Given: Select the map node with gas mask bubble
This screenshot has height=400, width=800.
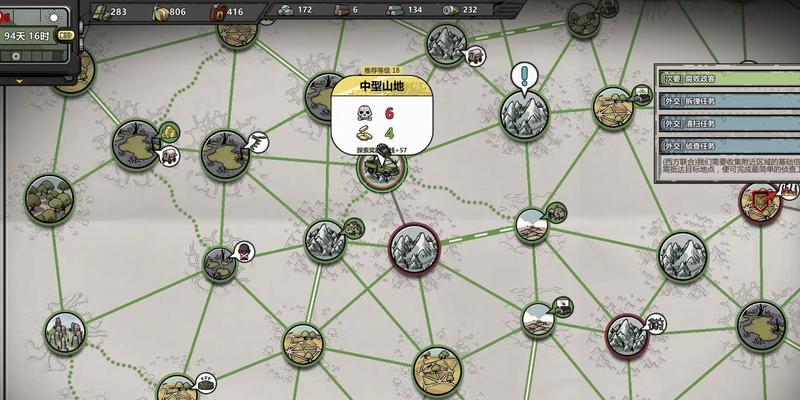Looking at the screenshot, I should tap(222, 262).
